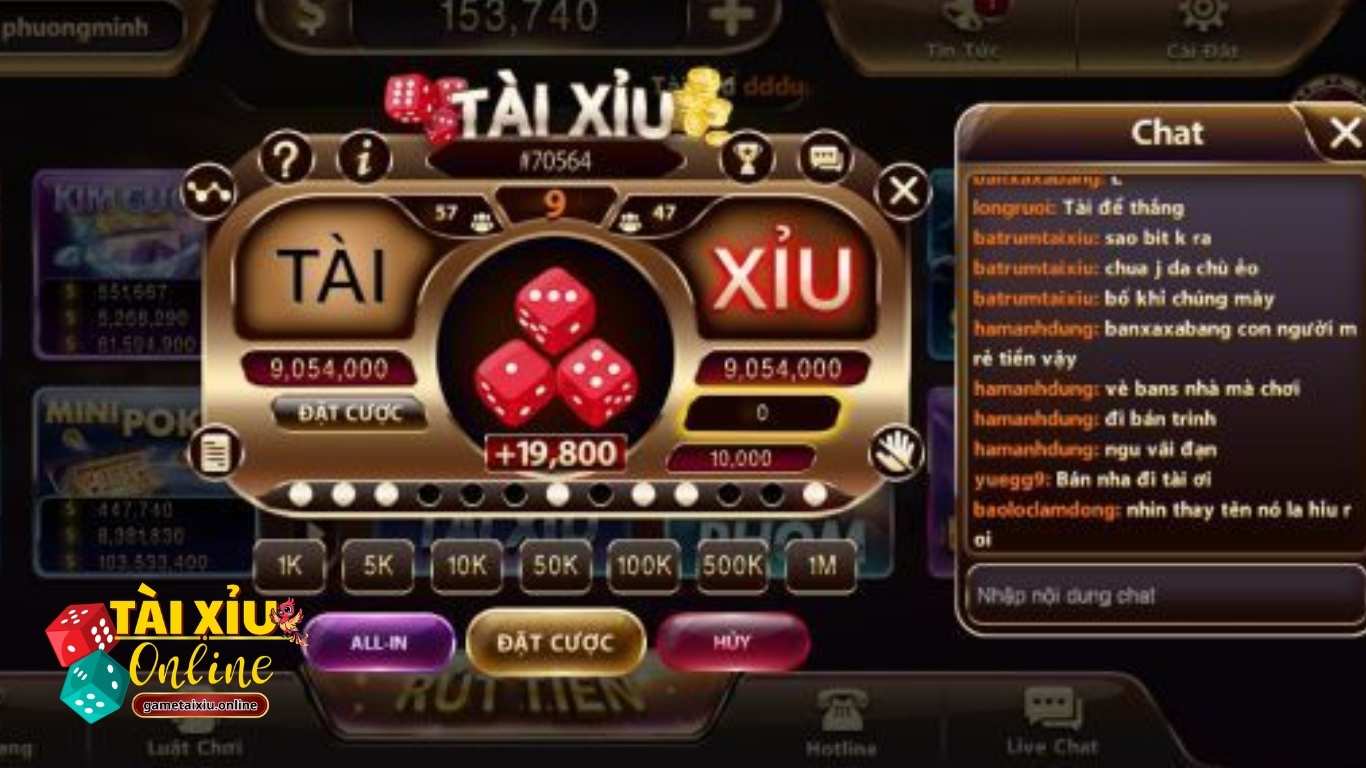Open Tin Tức notifications icon

pyautogui.click(x=961, y=18)
